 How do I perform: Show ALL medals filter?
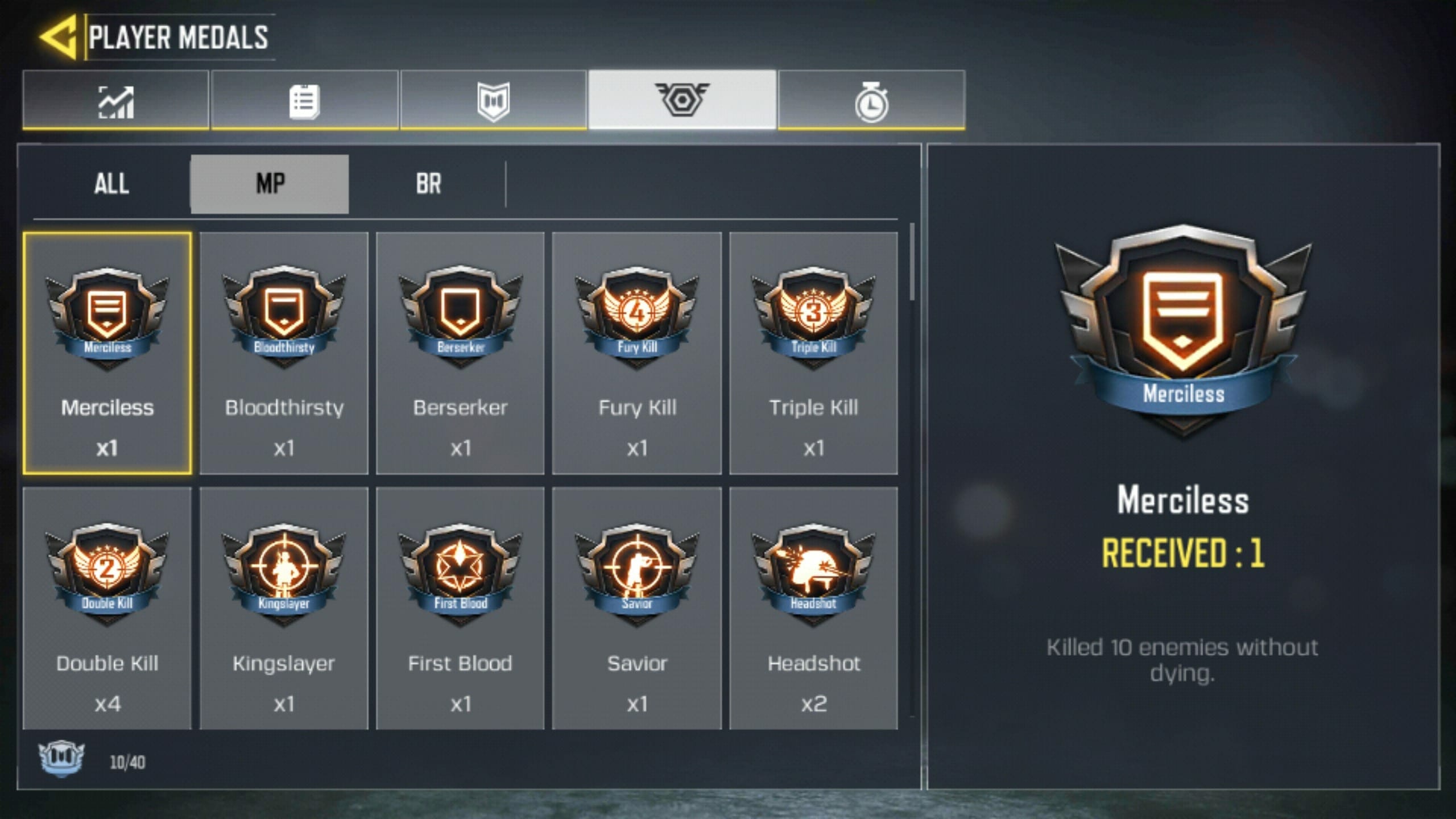pos(111,184)
